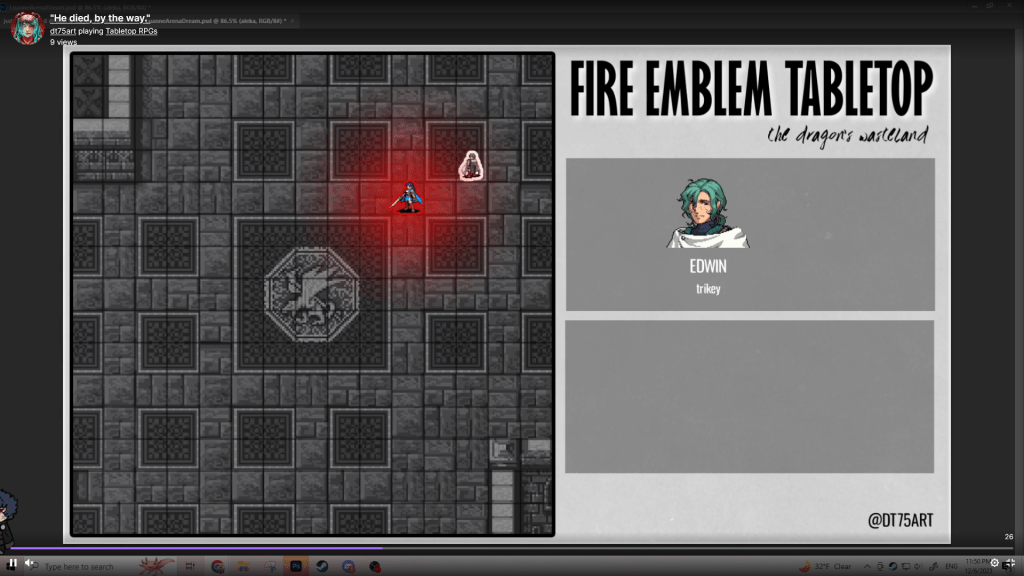Image resolution: width=1024 pixels, height=576 pixels.
Task: Toggle fullscreen video mode
Action: 1010,563
